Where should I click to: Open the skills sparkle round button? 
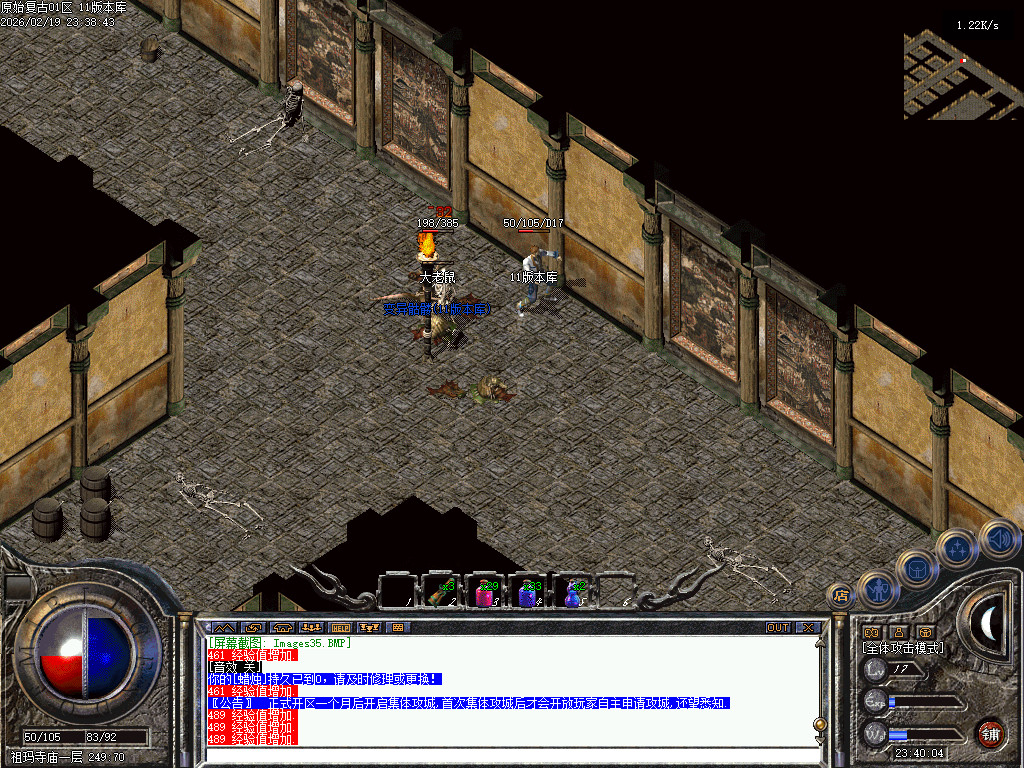click(x=957, y=548)
